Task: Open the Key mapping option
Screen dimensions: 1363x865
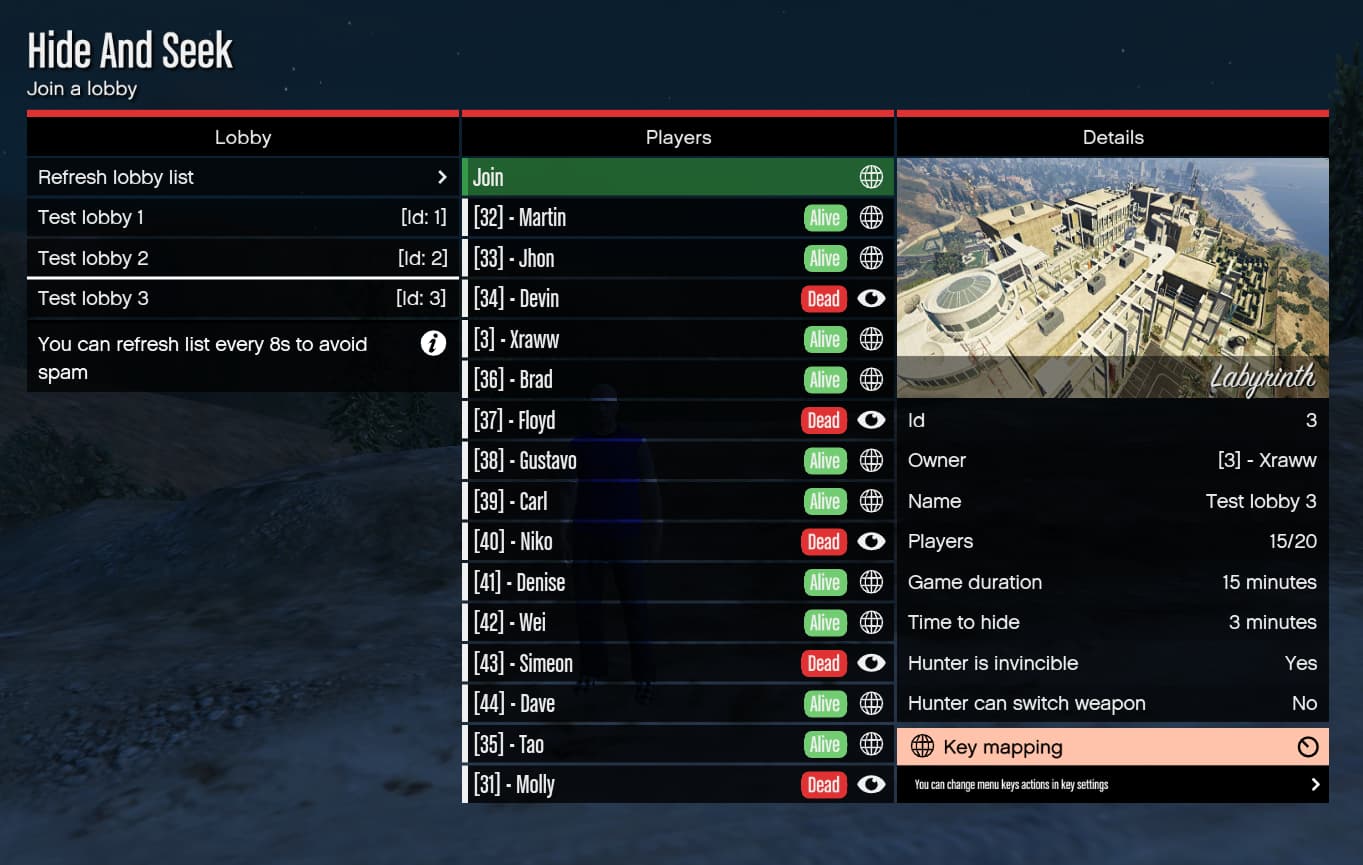Action: pyautogui.click(x=1112, y=747)
